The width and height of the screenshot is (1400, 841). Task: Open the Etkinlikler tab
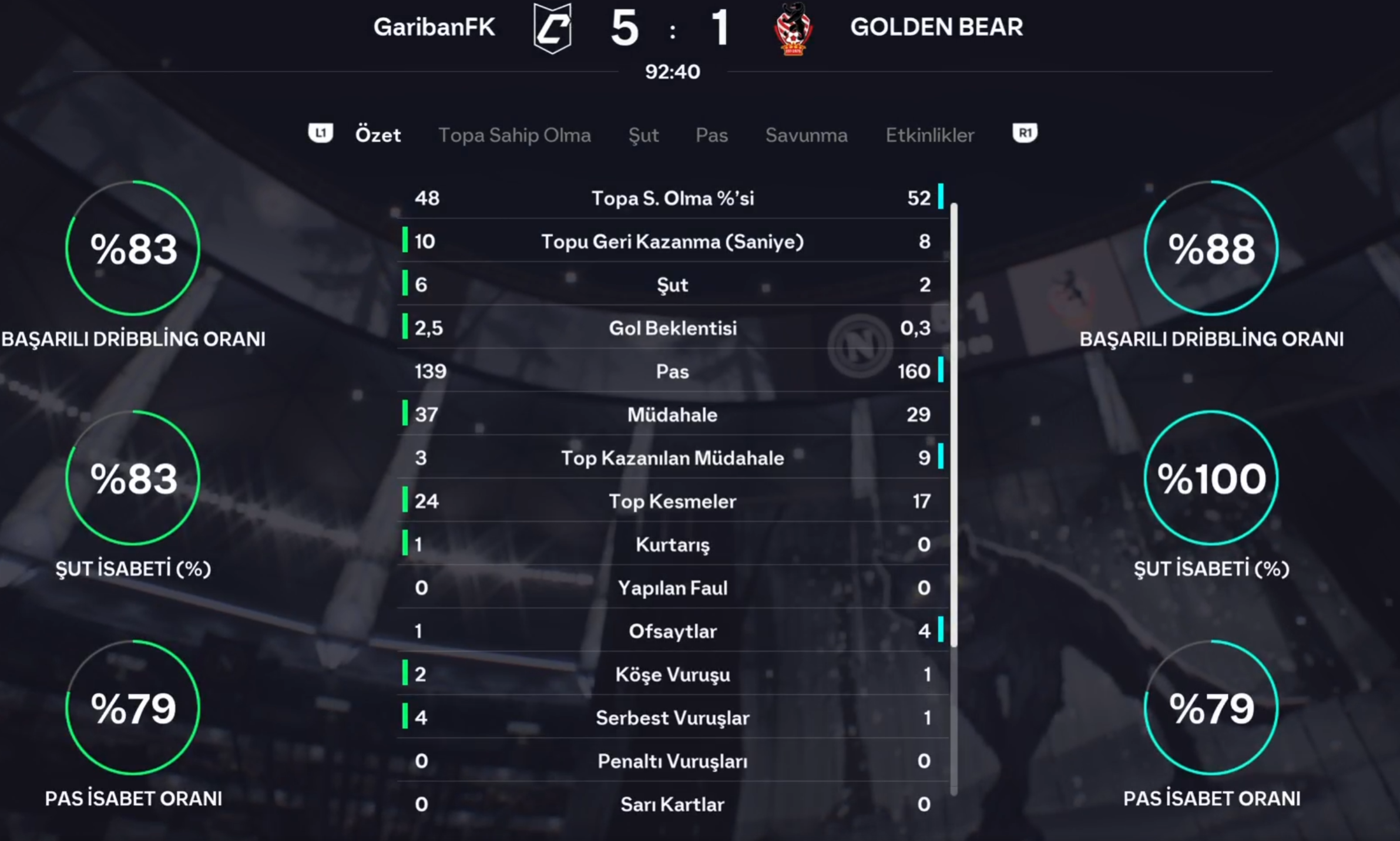click(929, 135)
